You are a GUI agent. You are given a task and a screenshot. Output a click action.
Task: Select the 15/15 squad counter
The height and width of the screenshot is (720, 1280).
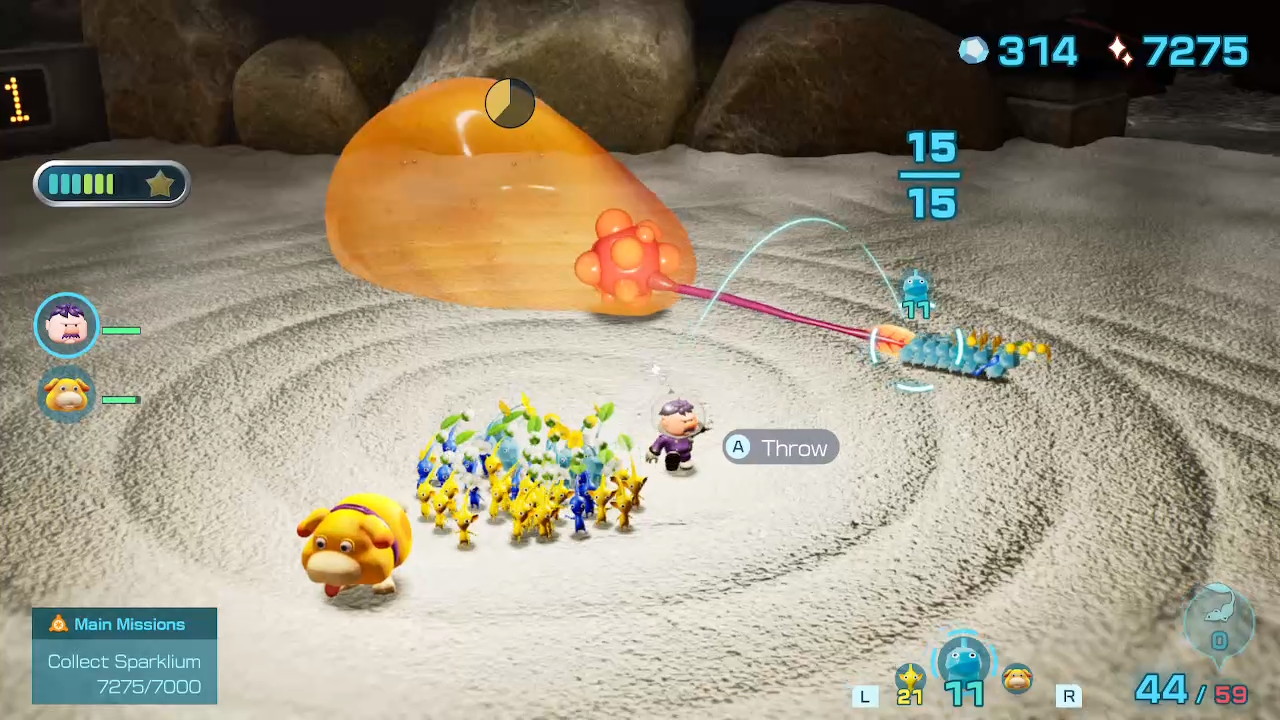pyautogui.click(x=930, y=175)
